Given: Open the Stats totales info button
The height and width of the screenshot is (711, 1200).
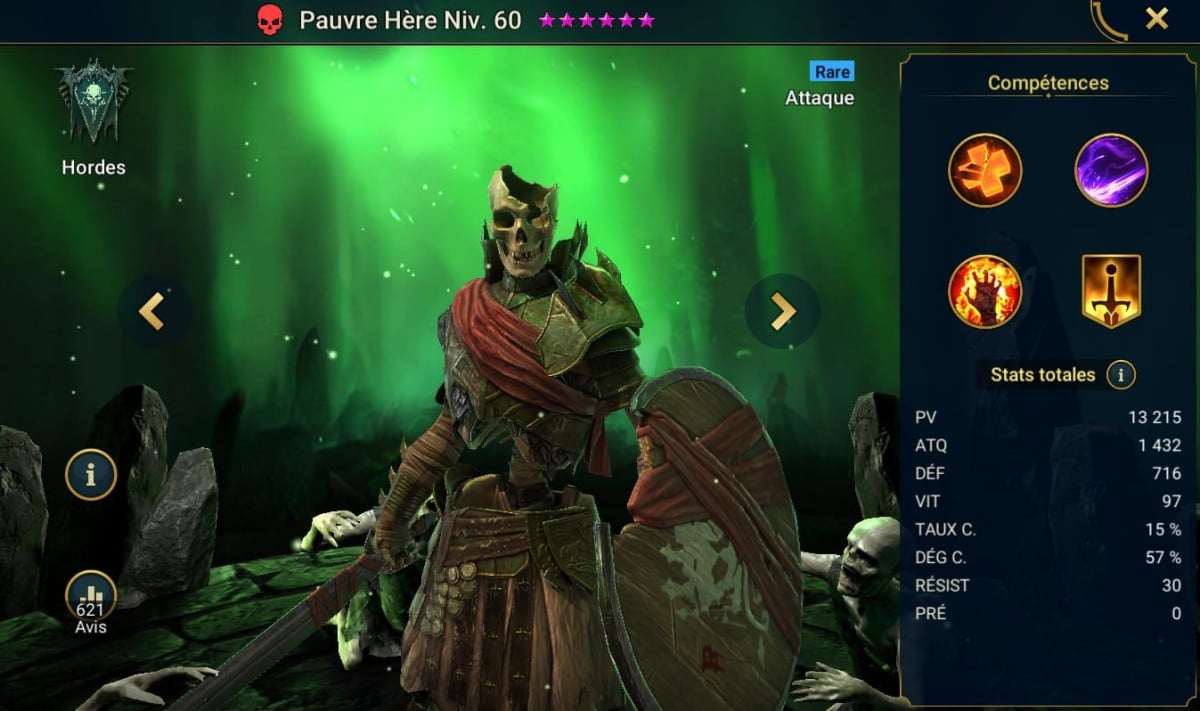Looking at the screenshot, I should [x=1121, y=376].
